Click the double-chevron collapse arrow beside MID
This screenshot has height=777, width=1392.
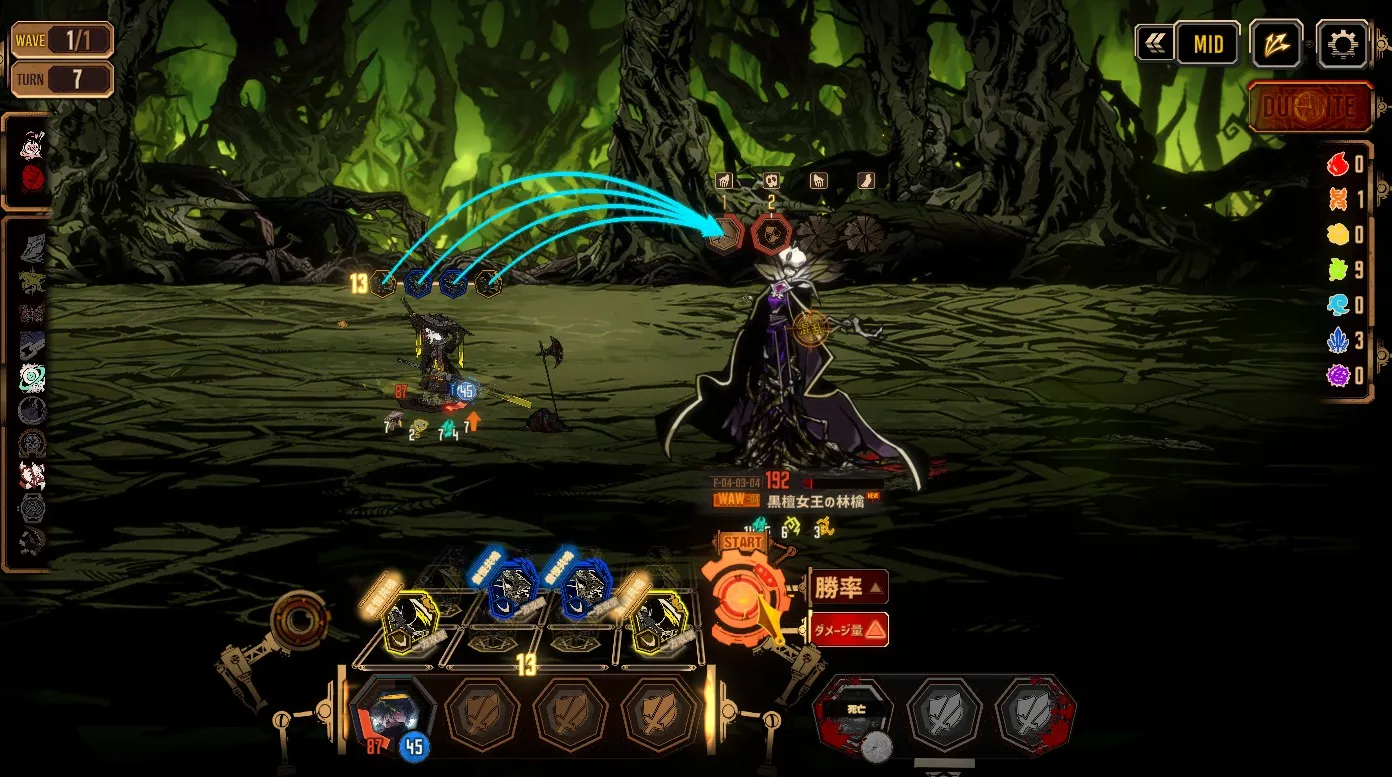pyautogui.click(x=1154, y=43)
